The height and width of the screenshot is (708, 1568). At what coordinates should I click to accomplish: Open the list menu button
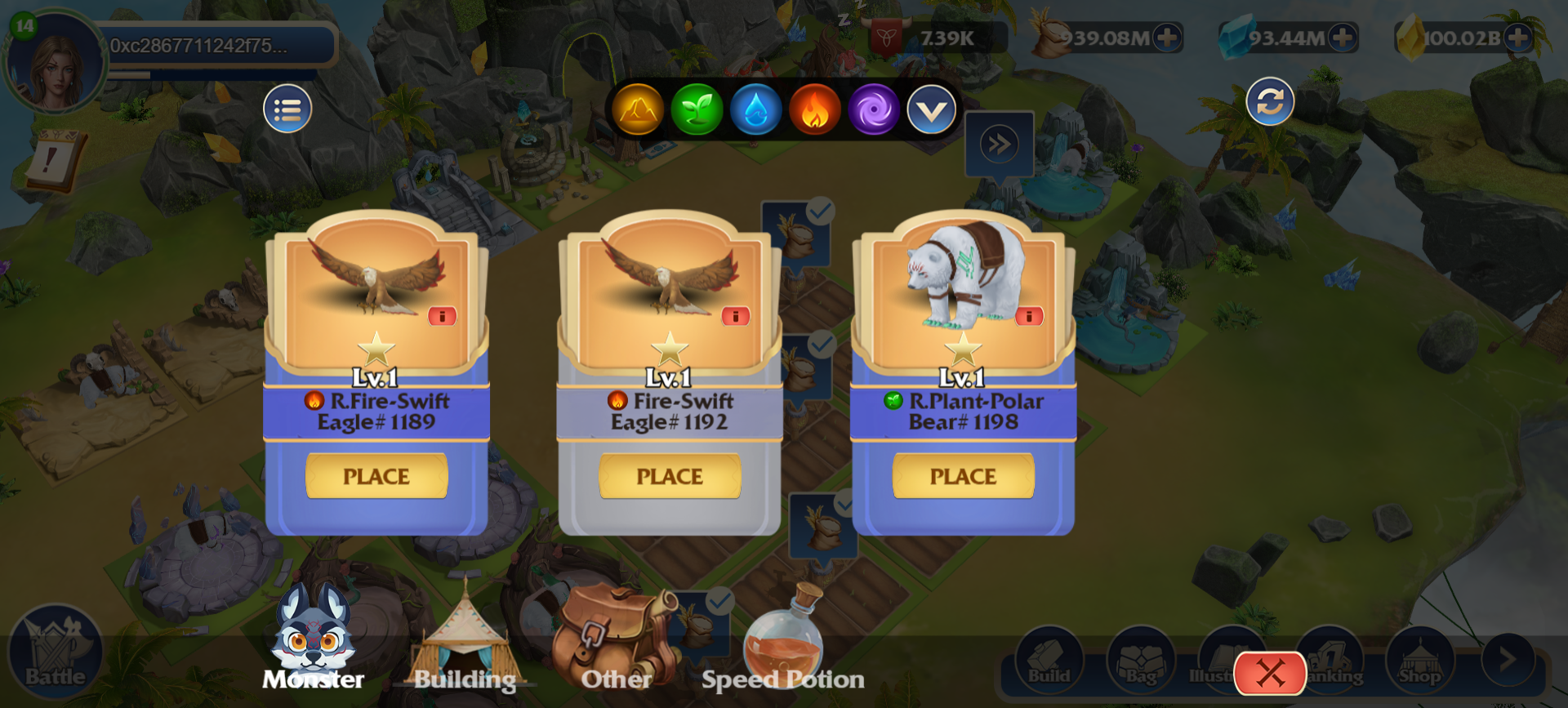point(287,109)
